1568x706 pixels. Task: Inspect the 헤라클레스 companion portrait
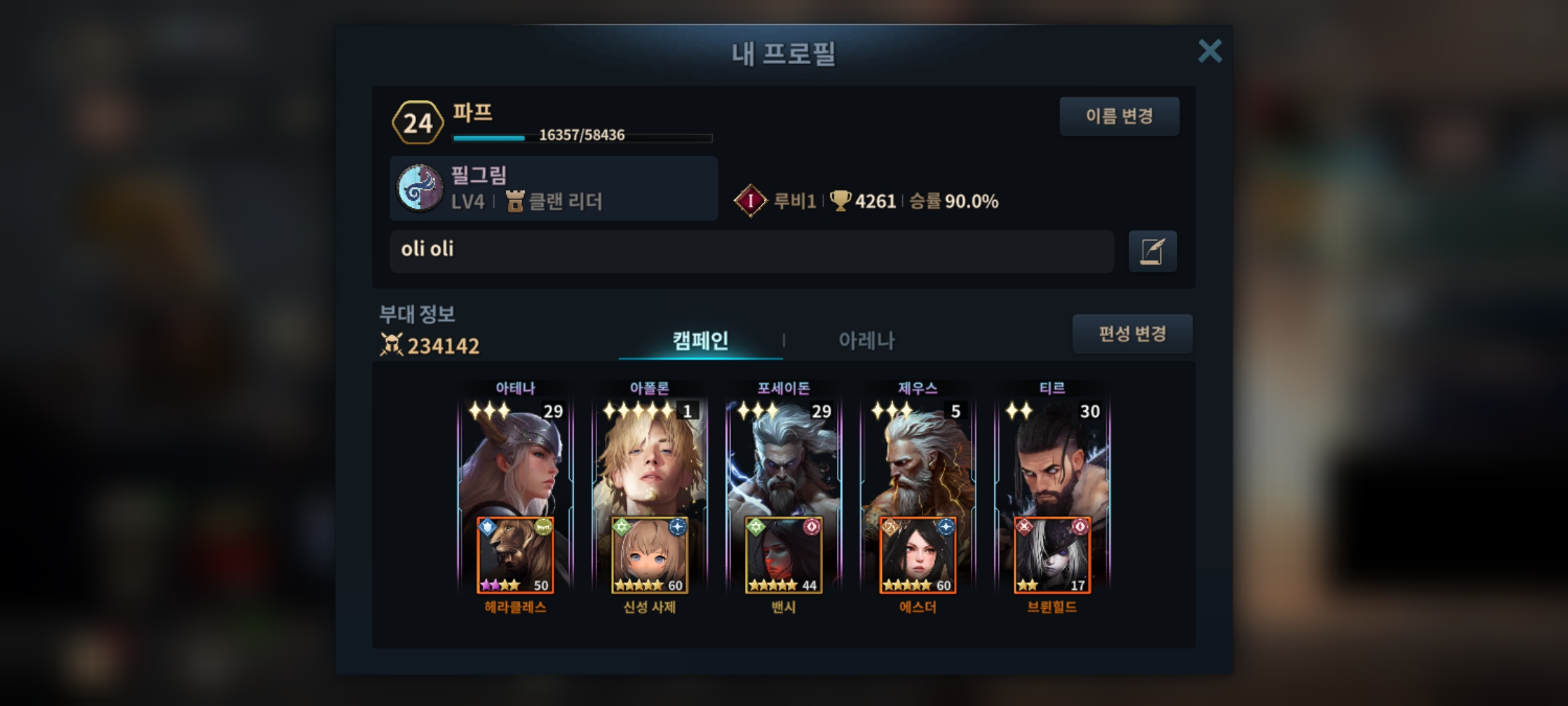tap(515, 556)
